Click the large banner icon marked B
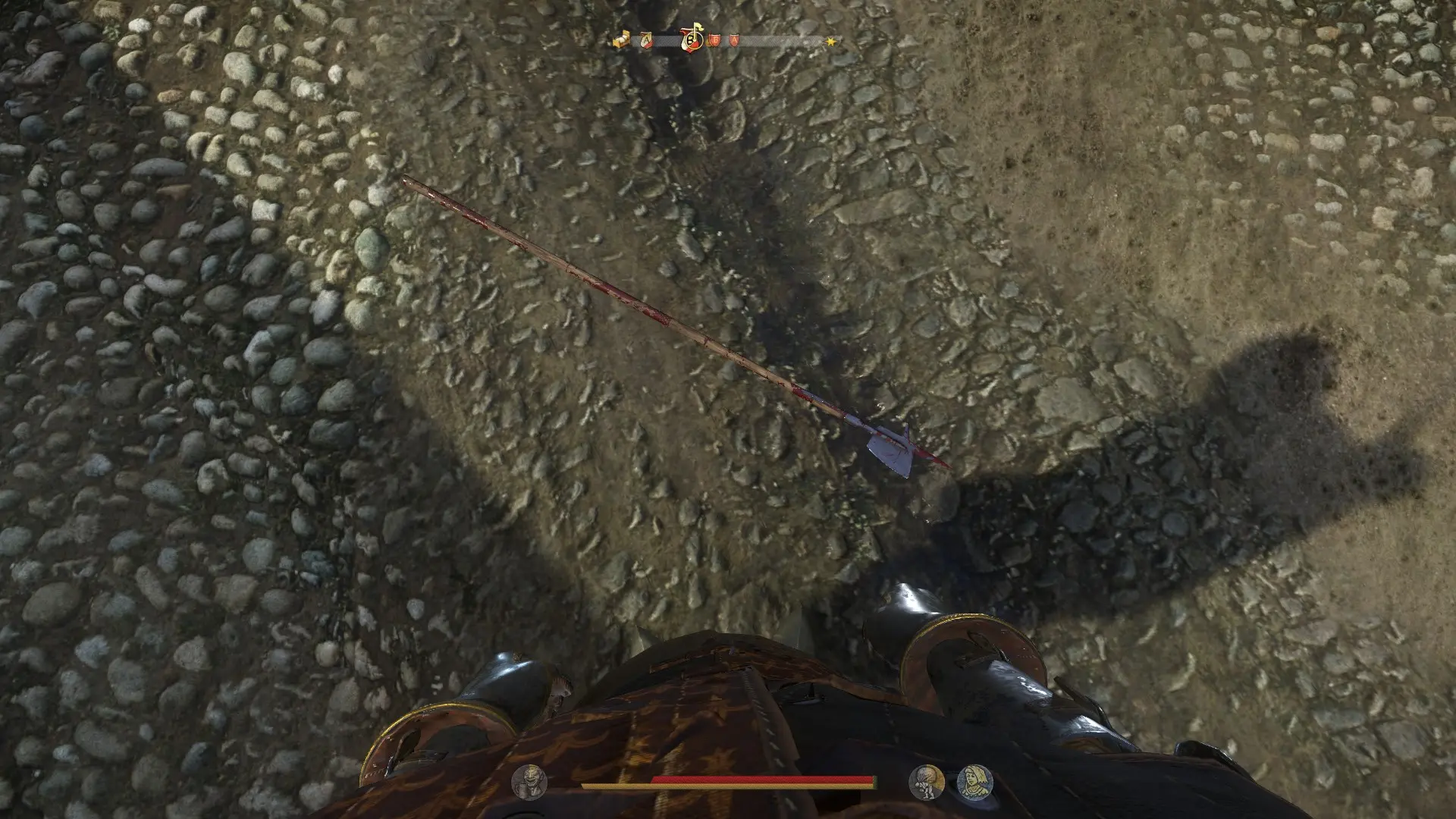The width and height of the screenshot is (1456, 819). [x=689, y=40]
